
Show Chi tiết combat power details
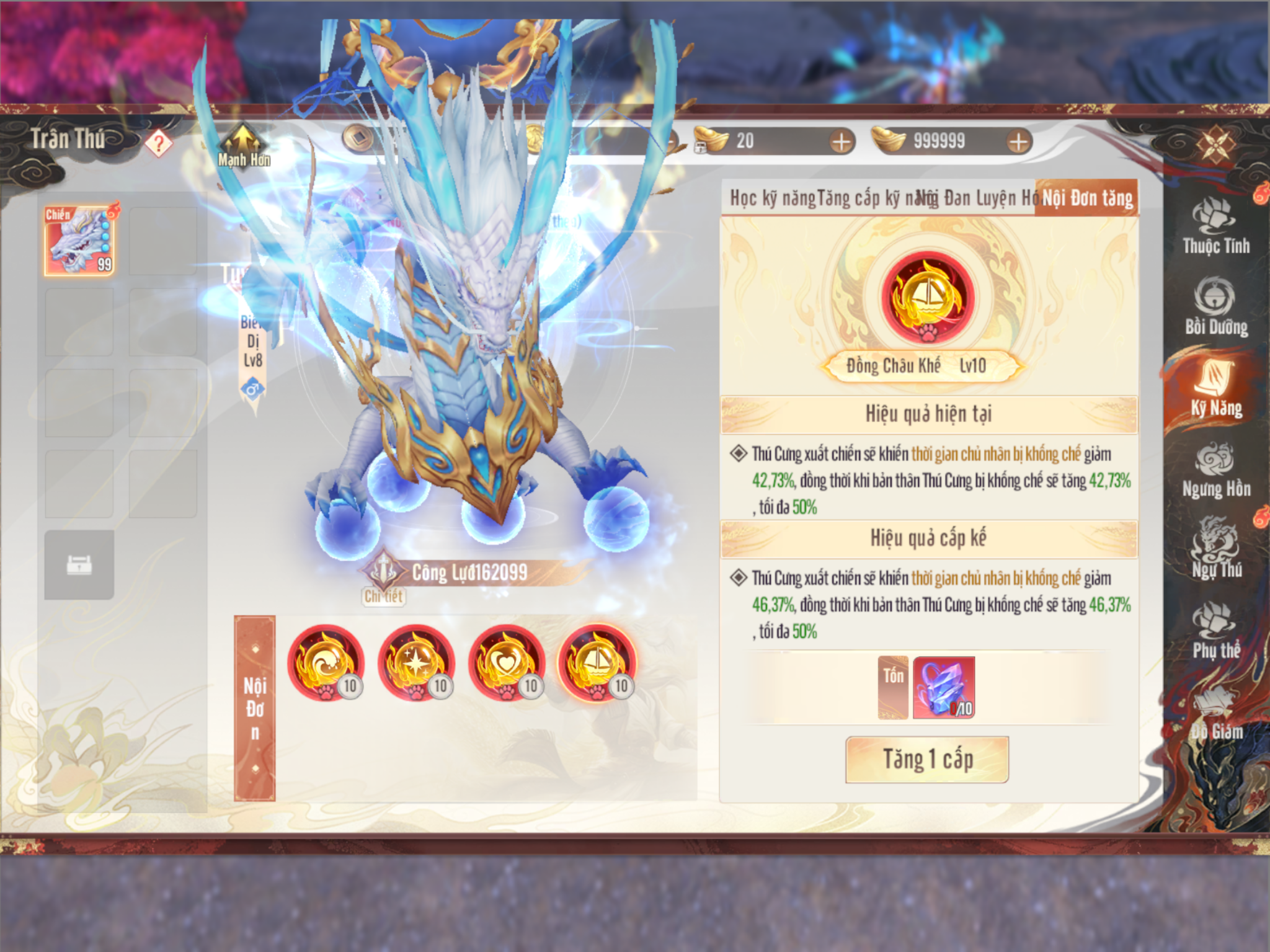coord(383,597)
